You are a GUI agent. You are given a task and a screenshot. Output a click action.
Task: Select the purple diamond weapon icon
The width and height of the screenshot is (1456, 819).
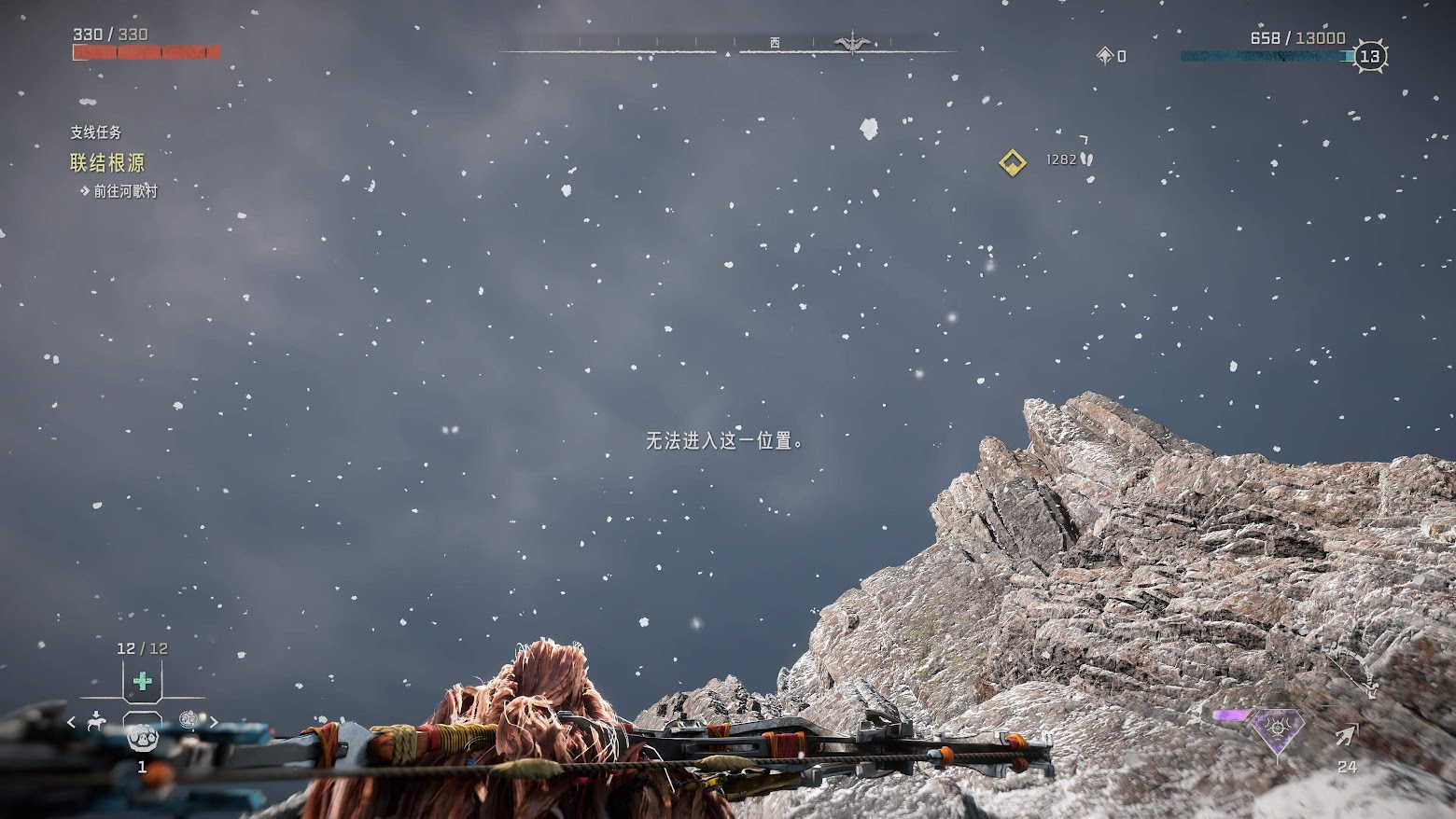click(x=1277, y=728)
